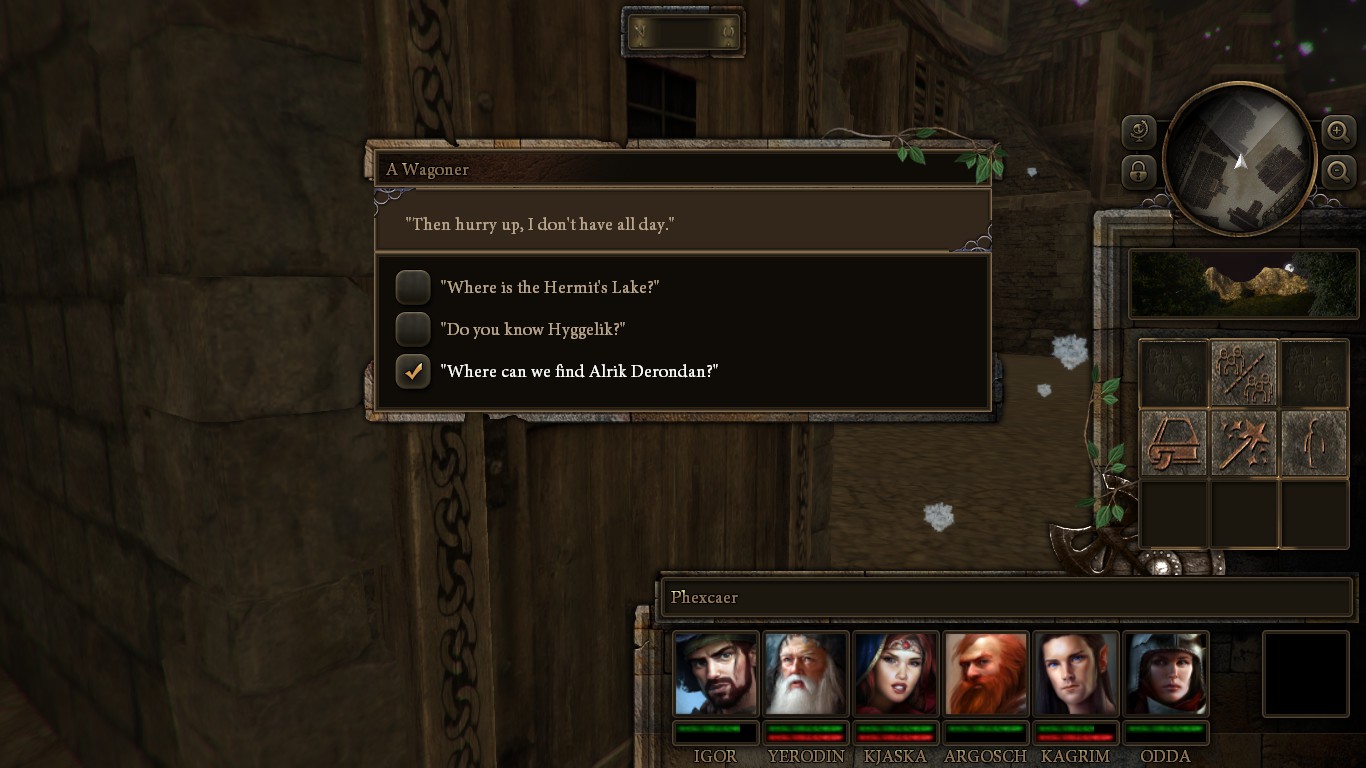
Task: Activate the bedroll camp icon
Action: (1174, 443)
